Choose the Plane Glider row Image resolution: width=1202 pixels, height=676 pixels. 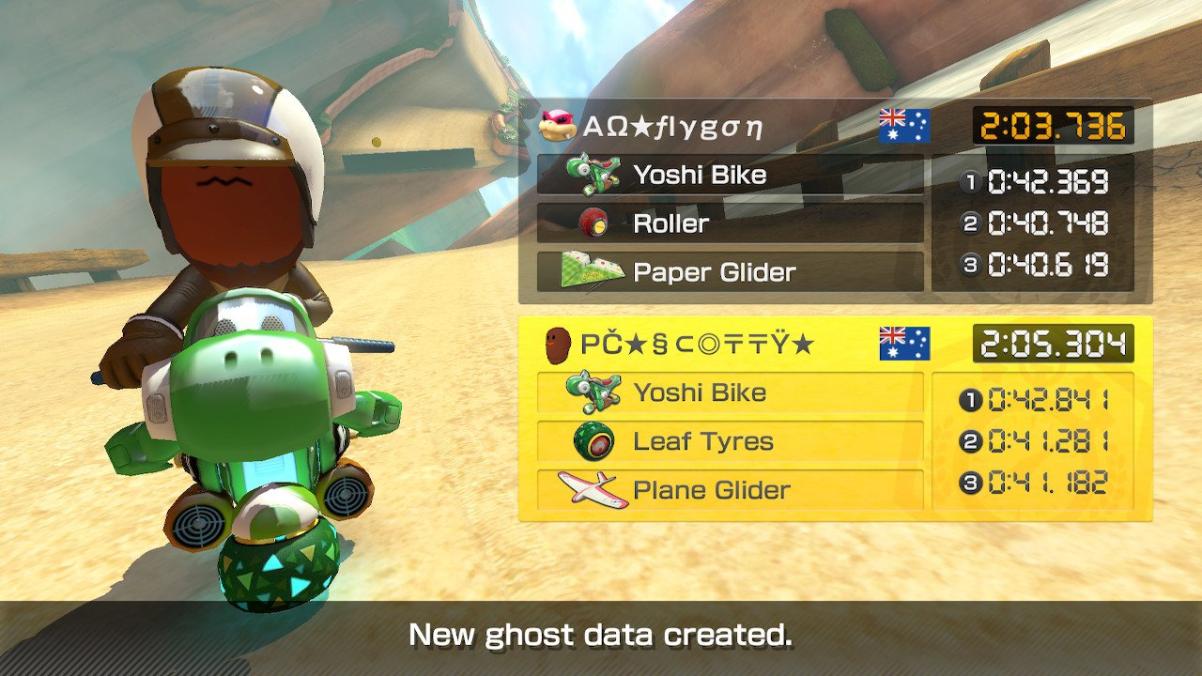tap(730, 490)
